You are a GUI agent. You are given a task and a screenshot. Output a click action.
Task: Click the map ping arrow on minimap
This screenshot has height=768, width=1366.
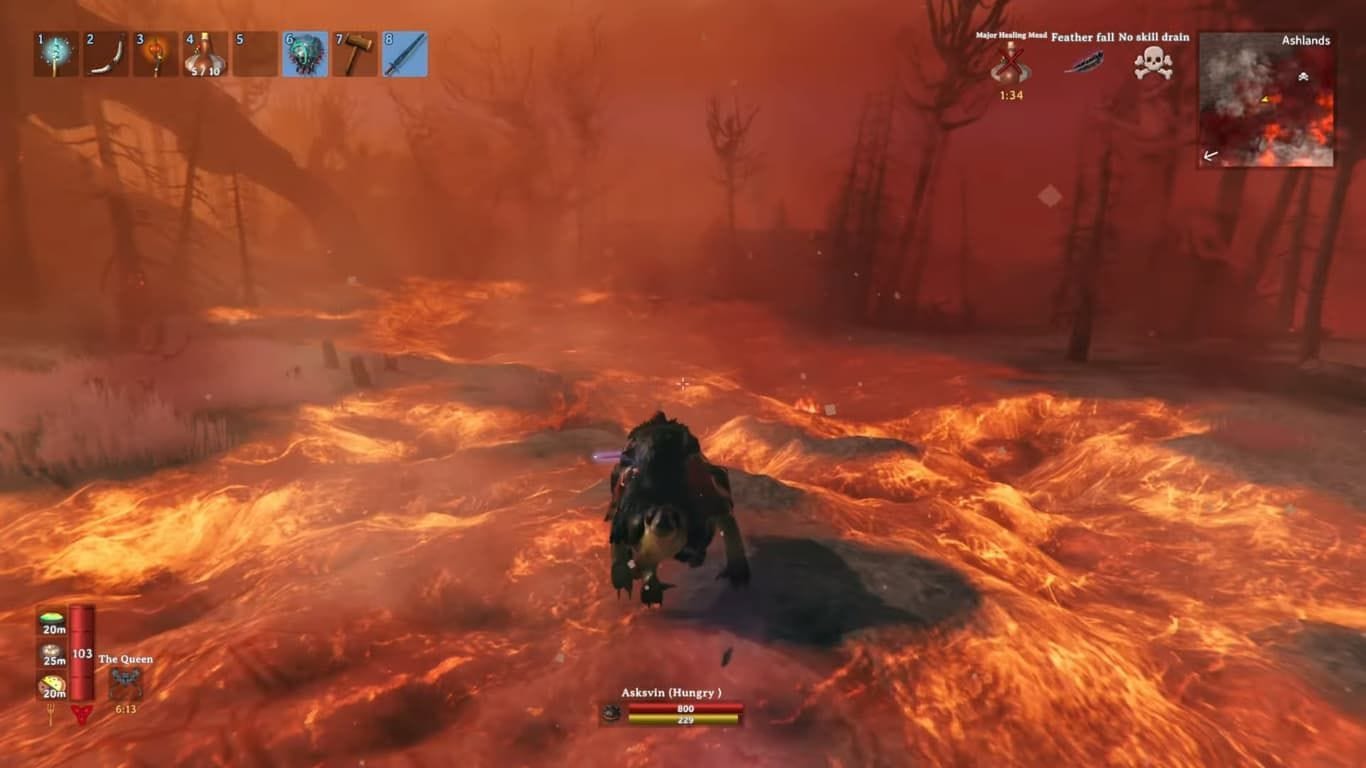(1265, 100)
